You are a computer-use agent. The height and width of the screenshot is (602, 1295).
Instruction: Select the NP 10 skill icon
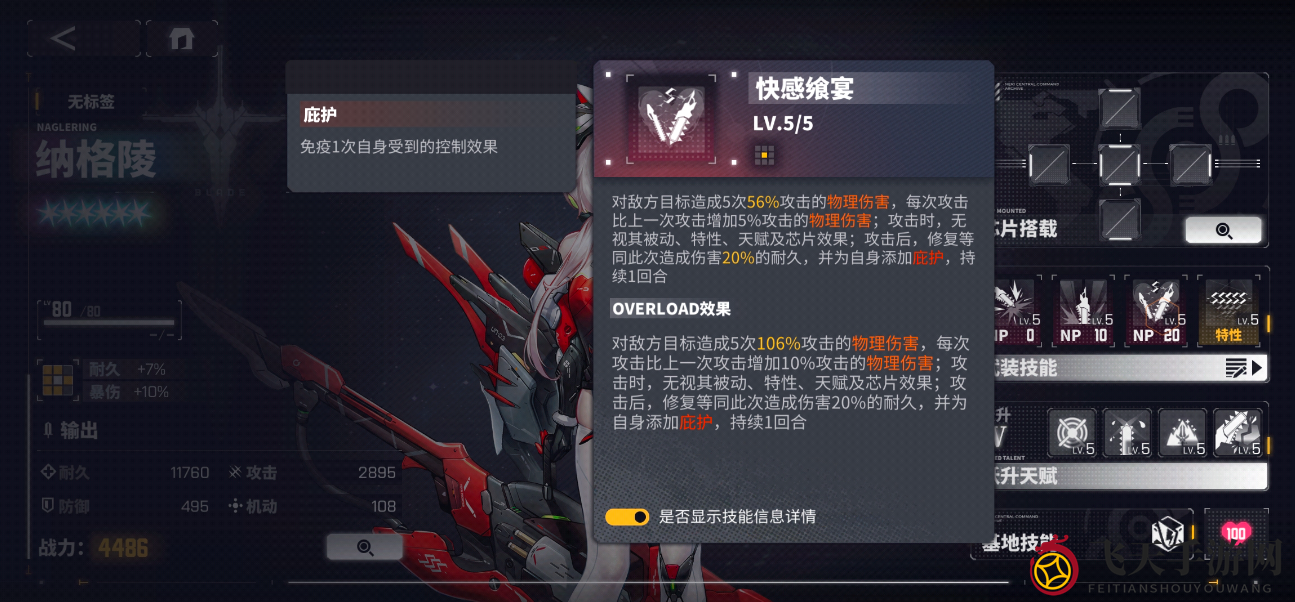[1085, 311]
